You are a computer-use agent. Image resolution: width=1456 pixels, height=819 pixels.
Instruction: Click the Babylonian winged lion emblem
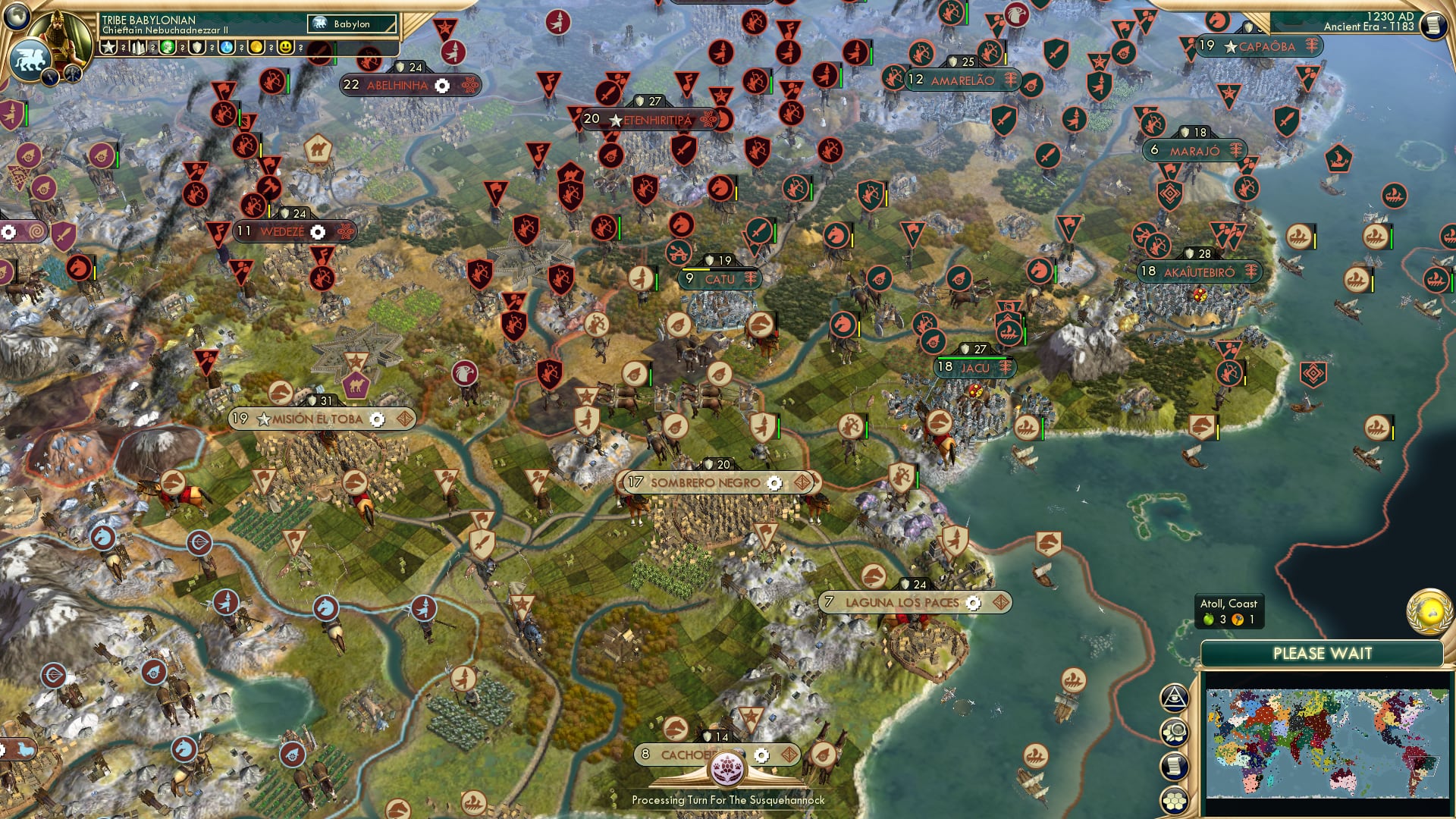(x=30, y=59)
